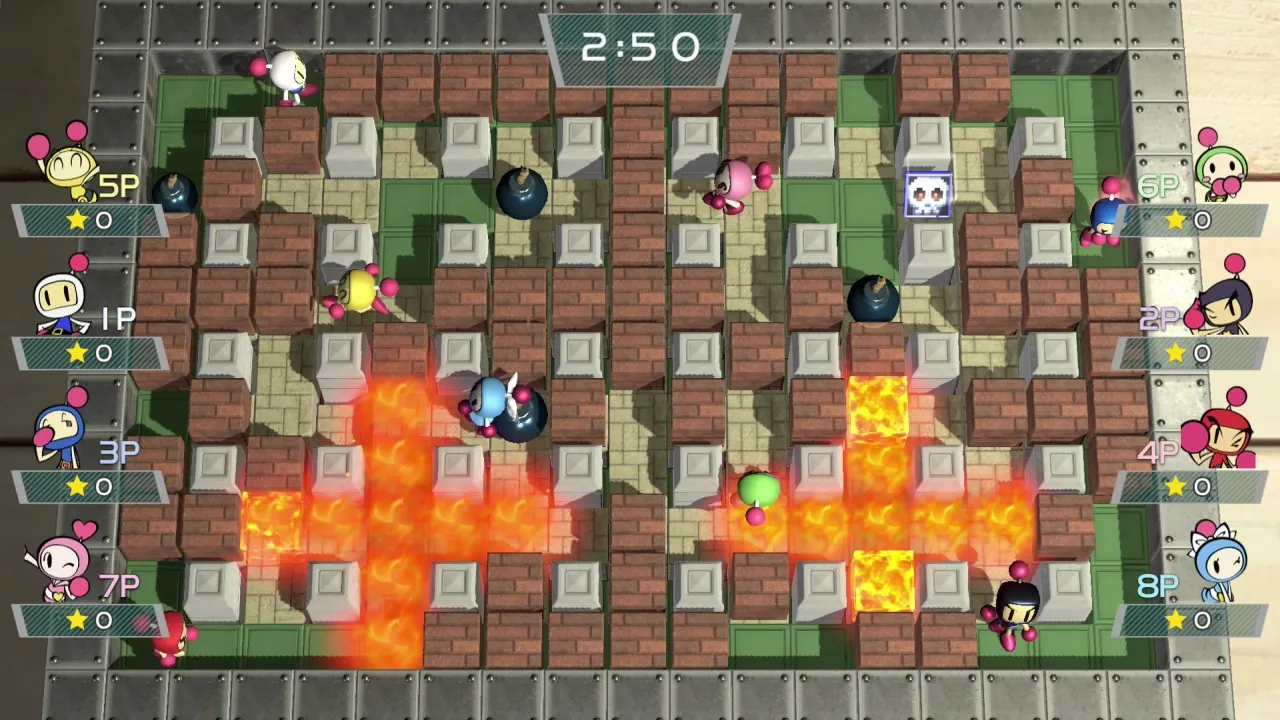Toggle the star icon under 8P
This screenshot has width=1280, height=720.
click(1176, 620)
